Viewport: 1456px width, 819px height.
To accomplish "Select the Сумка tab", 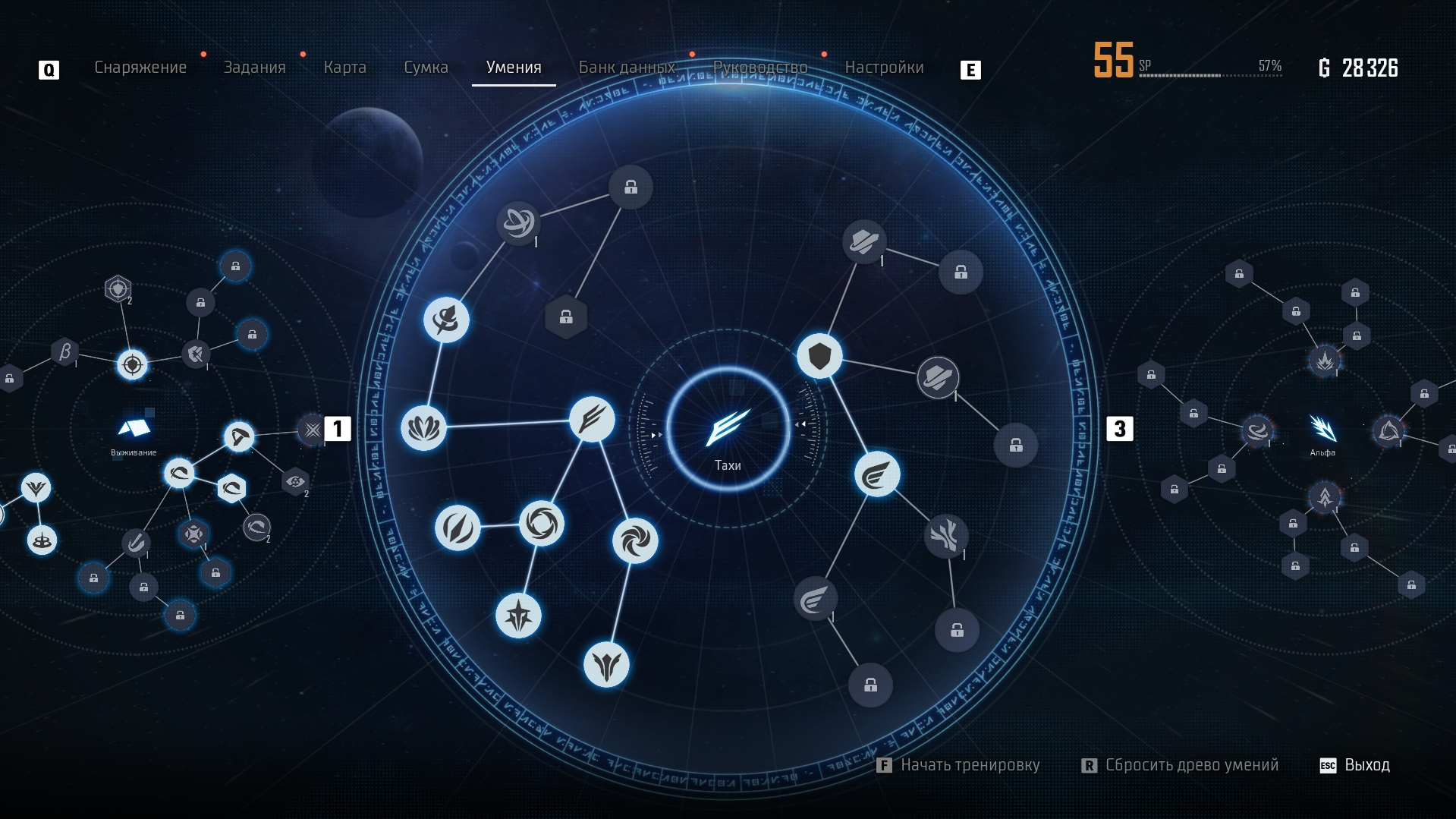I will click(x=426, y=68).
